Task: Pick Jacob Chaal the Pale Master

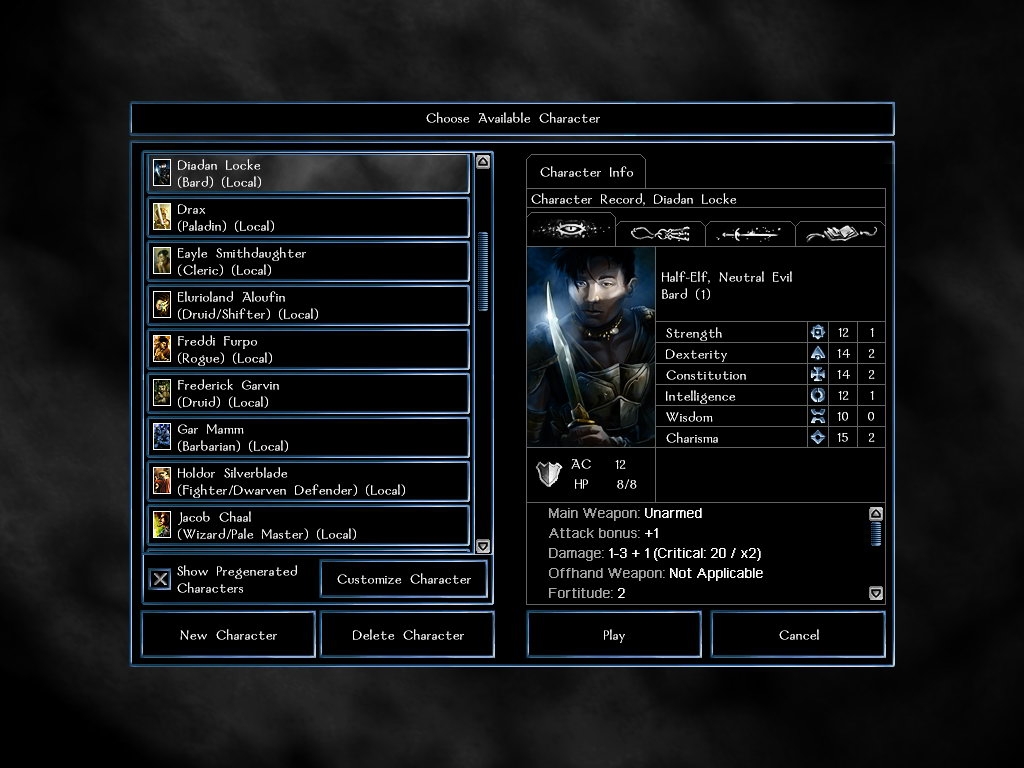Action: point(308,526)
